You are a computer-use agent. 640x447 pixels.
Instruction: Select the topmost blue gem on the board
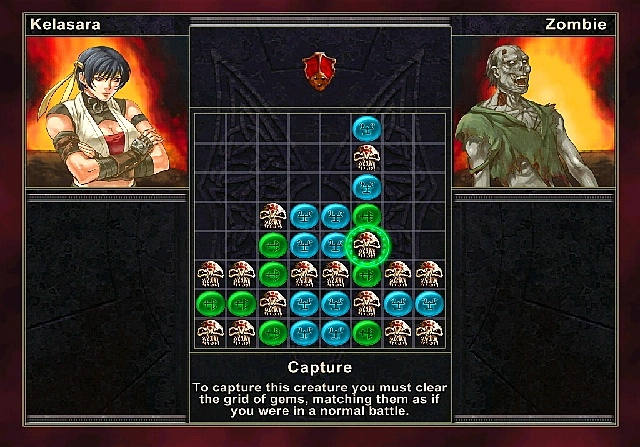click(367, 128)
